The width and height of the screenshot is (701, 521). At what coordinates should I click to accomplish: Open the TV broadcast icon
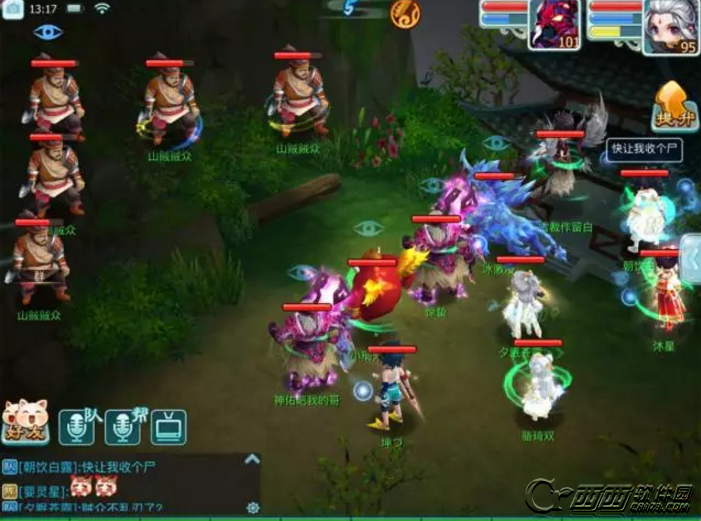click(x=168, y=427)
